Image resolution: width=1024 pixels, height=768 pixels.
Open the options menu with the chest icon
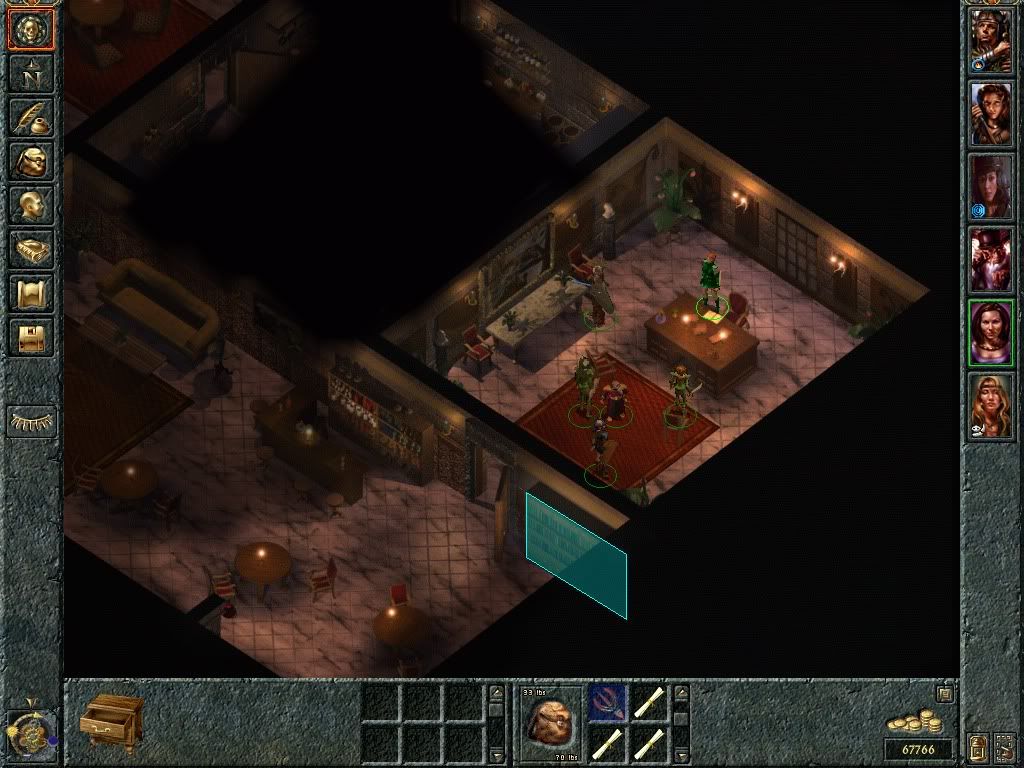coord(31,337)
